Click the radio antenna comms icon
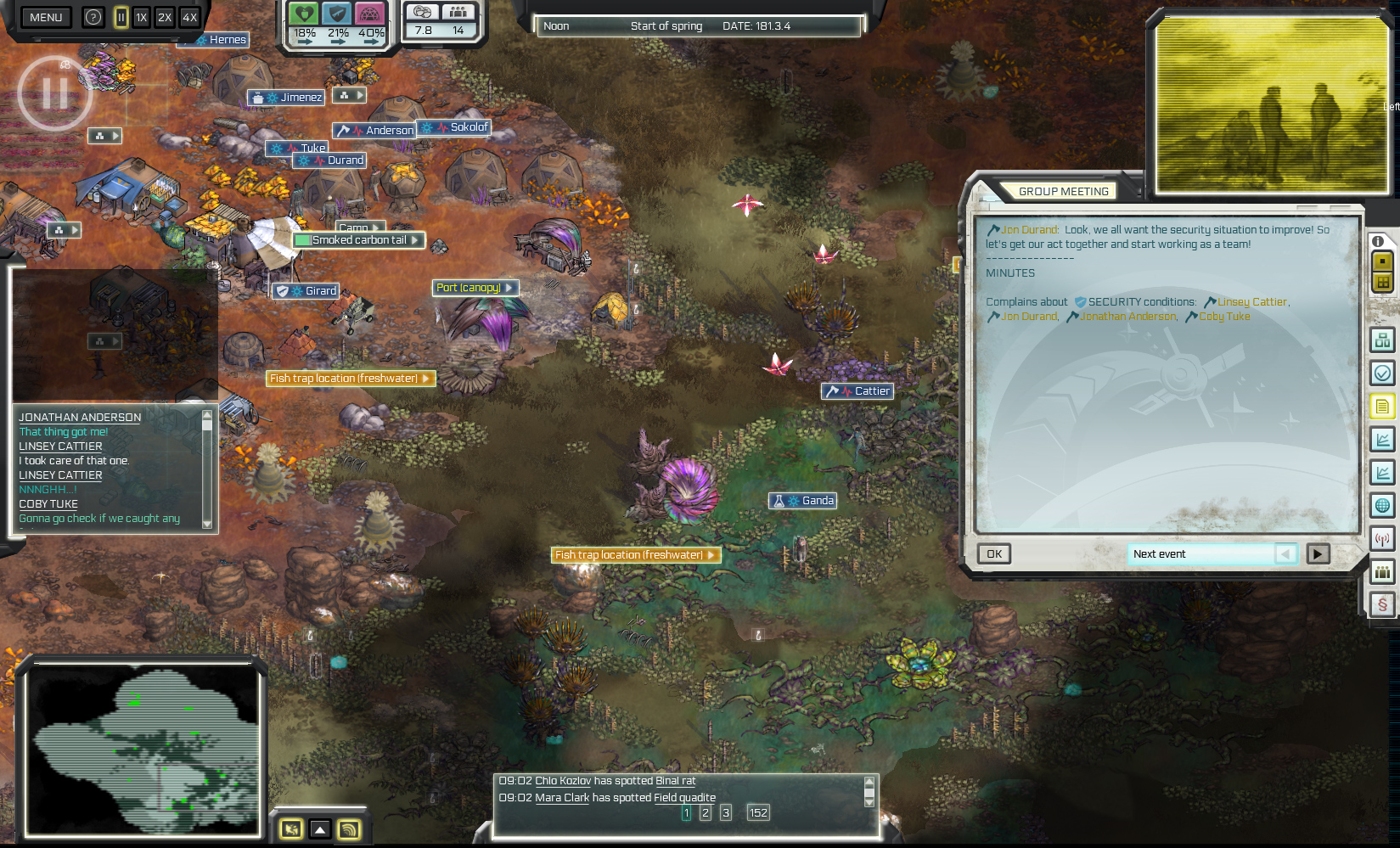 click(x=1383, y=538)
